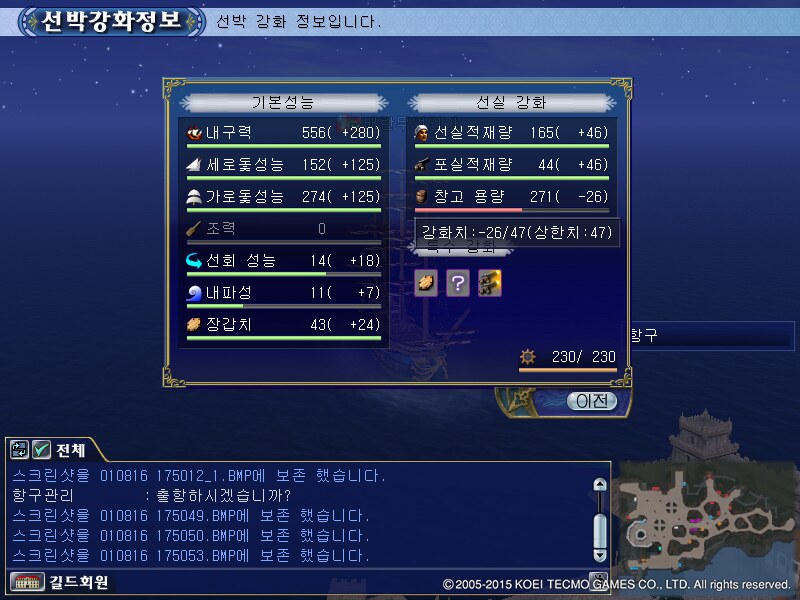
Task: Select the armor plate special upgrade icon
Action: [426, 283]
